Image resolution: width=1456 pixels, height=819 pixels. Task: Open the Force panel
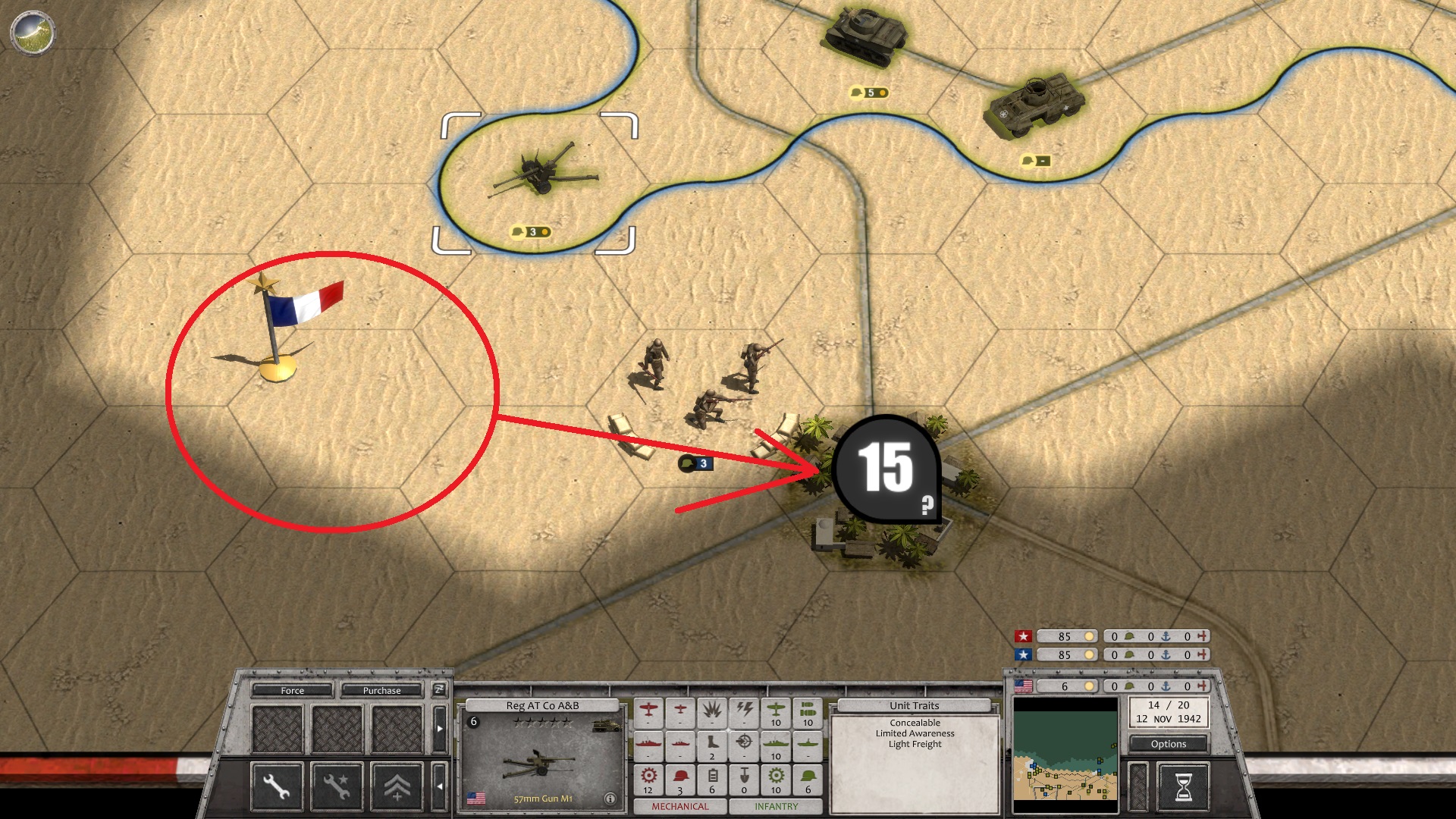pyautogui.click(x=292, y=690)
